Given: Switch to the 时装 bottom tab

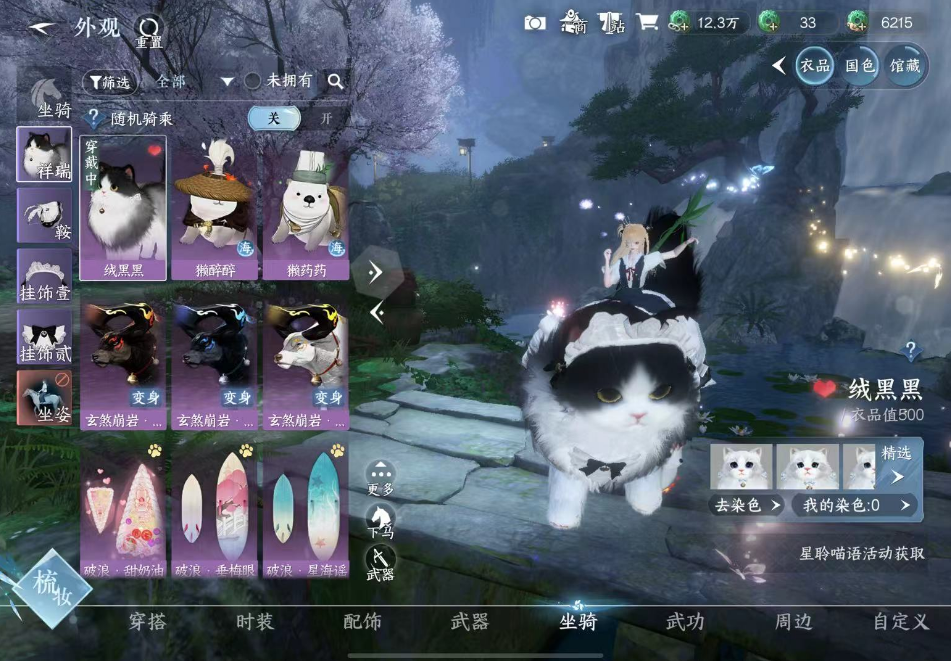Looking at the screenshot, I should [255, 622].
